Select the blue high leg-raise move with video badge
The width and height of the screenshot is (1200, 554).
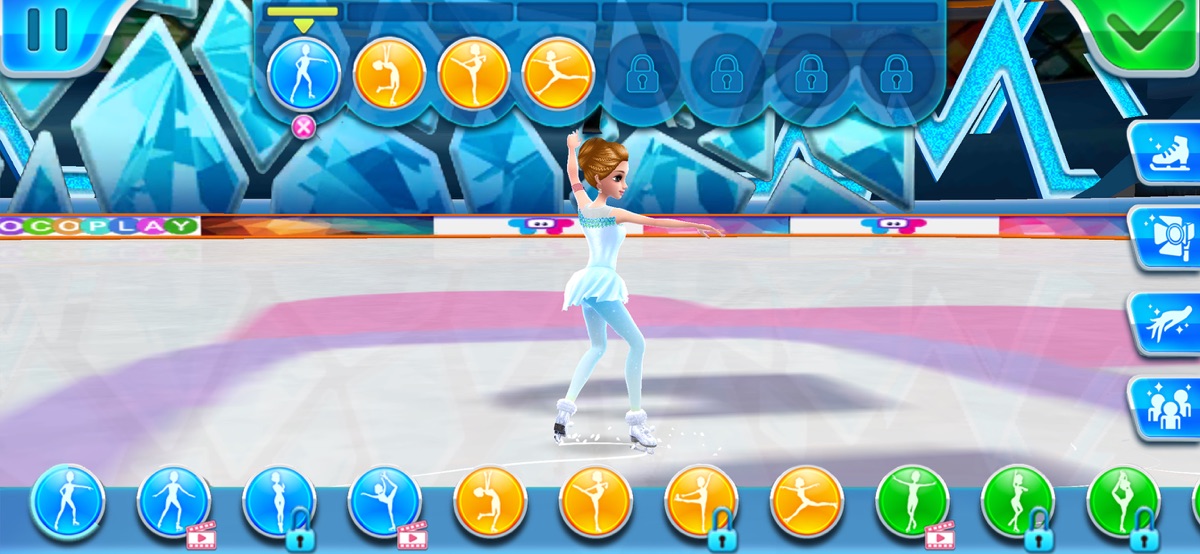pos(385,502)
